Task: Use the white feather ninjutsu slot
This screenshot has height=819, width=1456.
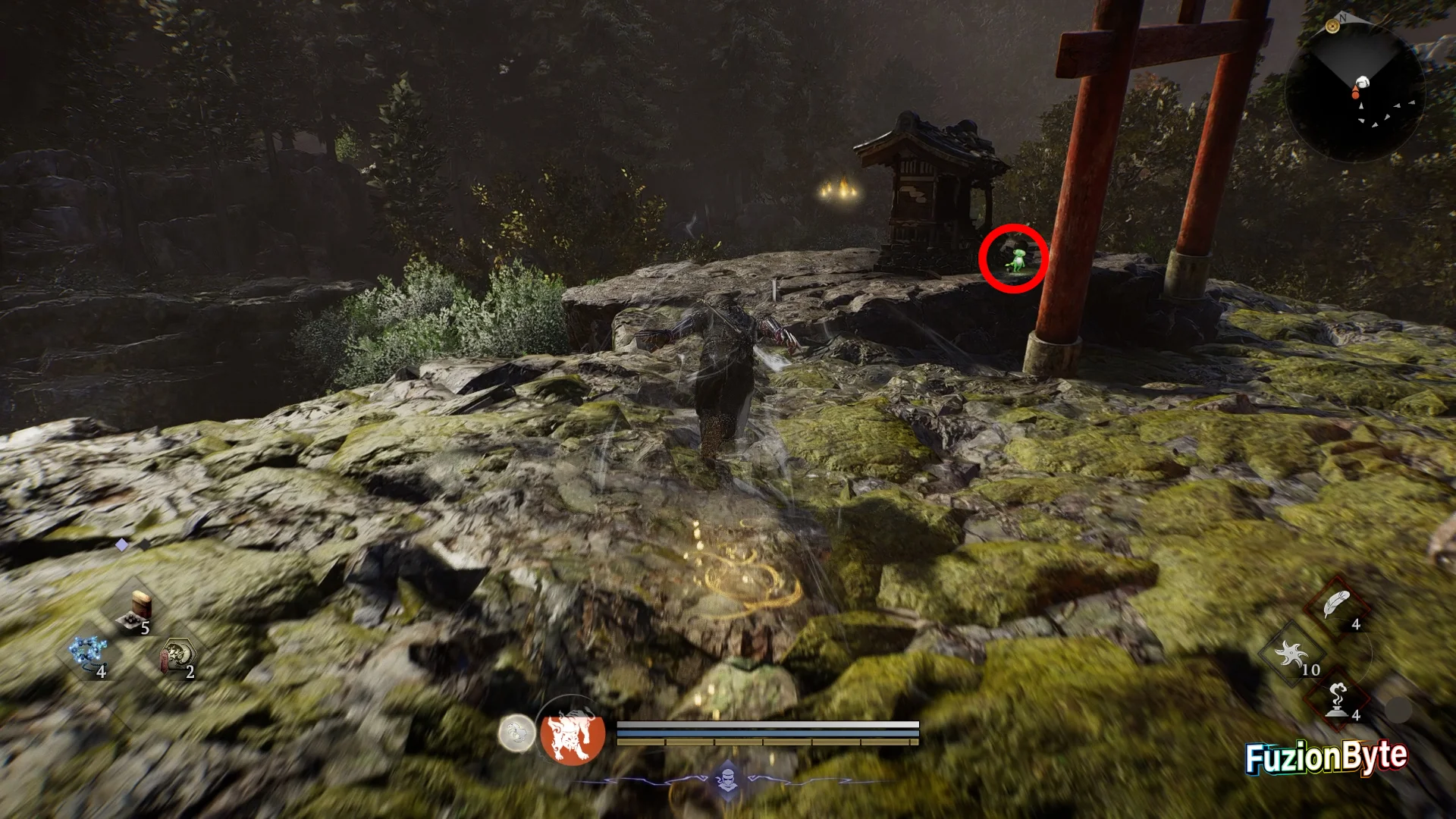Action: pyautogui.click(x=1336, y=607)
